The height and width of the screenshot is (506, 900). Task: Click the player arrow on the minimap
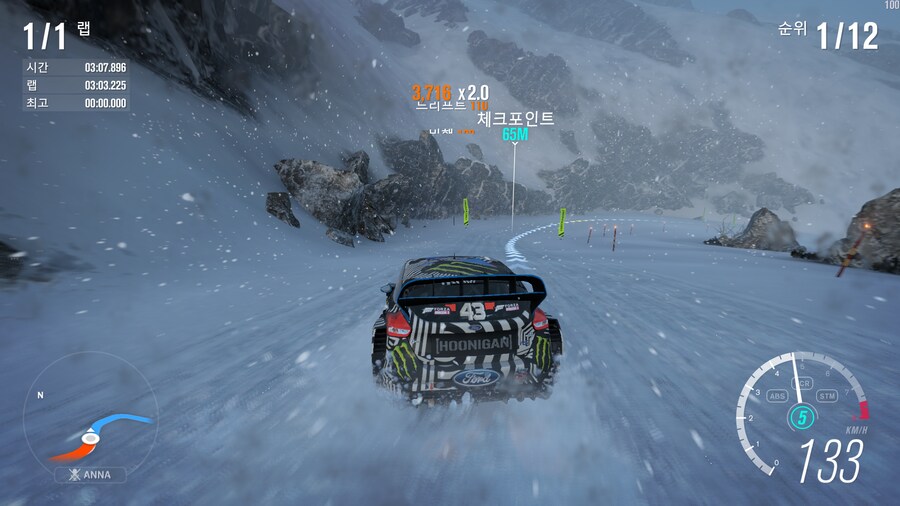click(90, 437)
